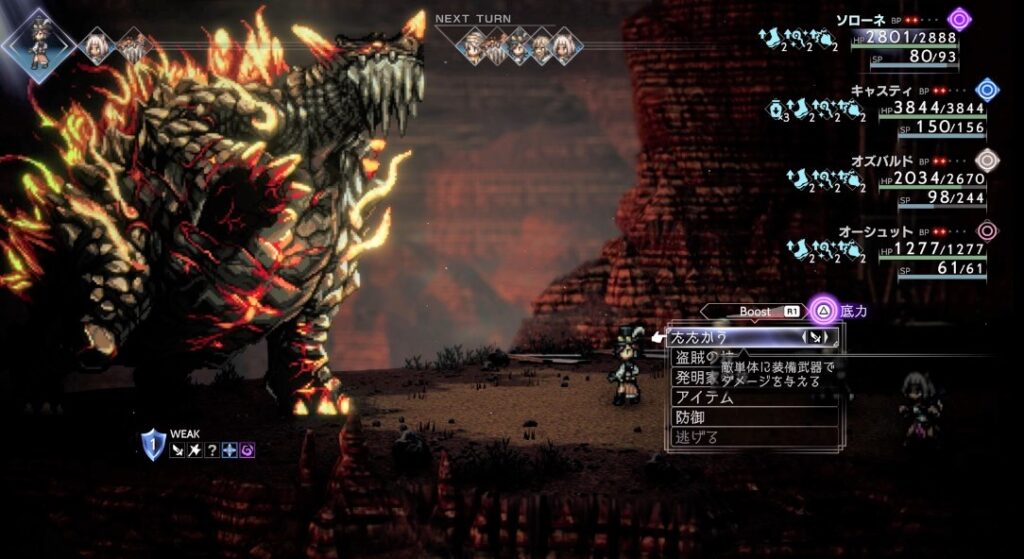Choose the 防御 defend command
The width and height of the screenshot is (1024, 559).
coord(691,417)
